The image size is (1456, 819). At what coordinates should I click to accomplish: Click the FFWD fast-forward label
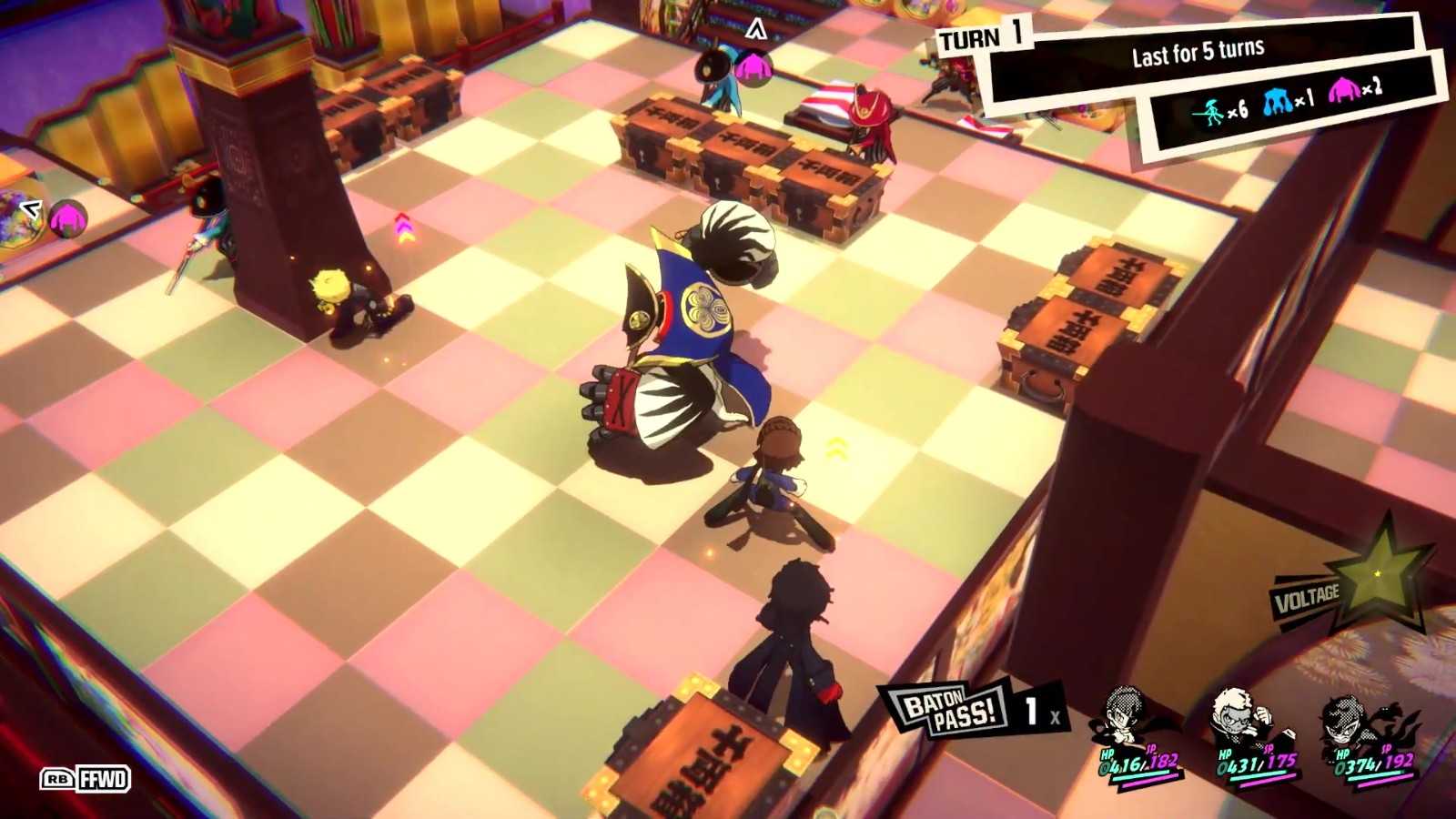point(86,779)
